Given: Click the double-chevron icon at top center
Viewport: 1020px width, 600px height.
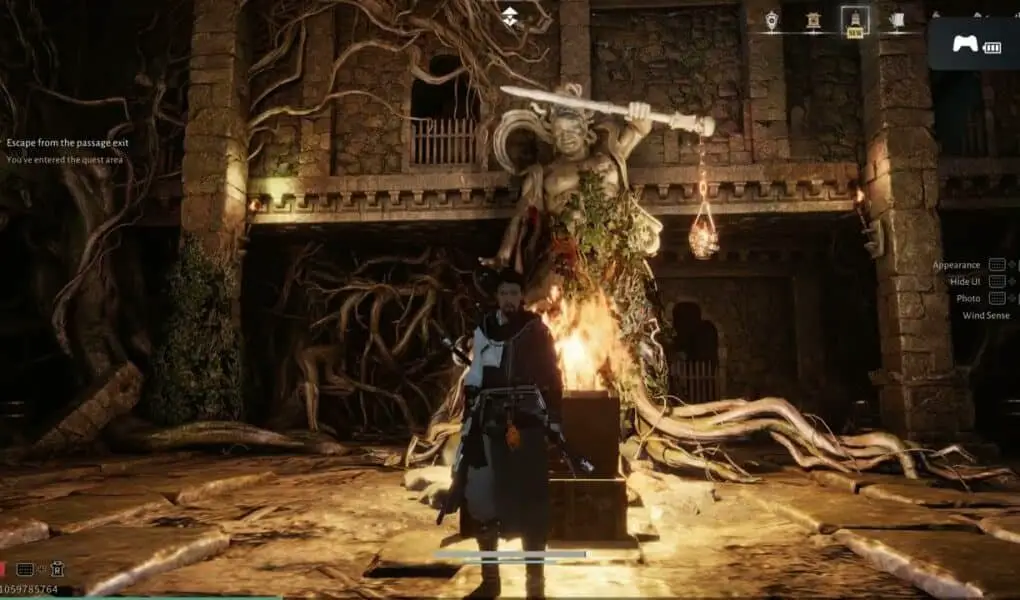Looking at the screenshot, I should pos(510,15).
